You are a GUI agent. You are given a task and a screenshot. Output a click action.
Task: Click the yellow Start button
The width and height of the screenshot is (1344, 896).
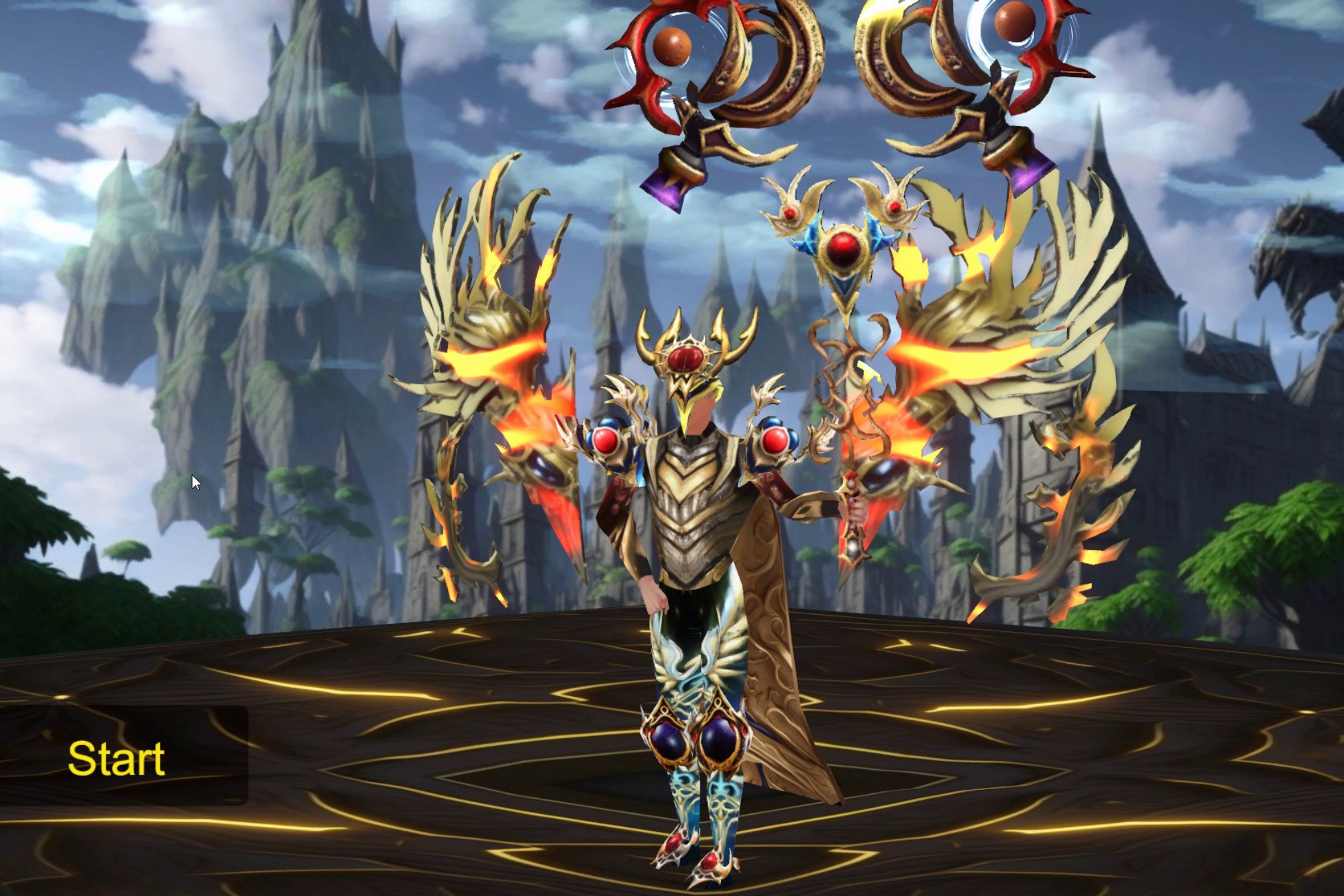click(116, 758)
